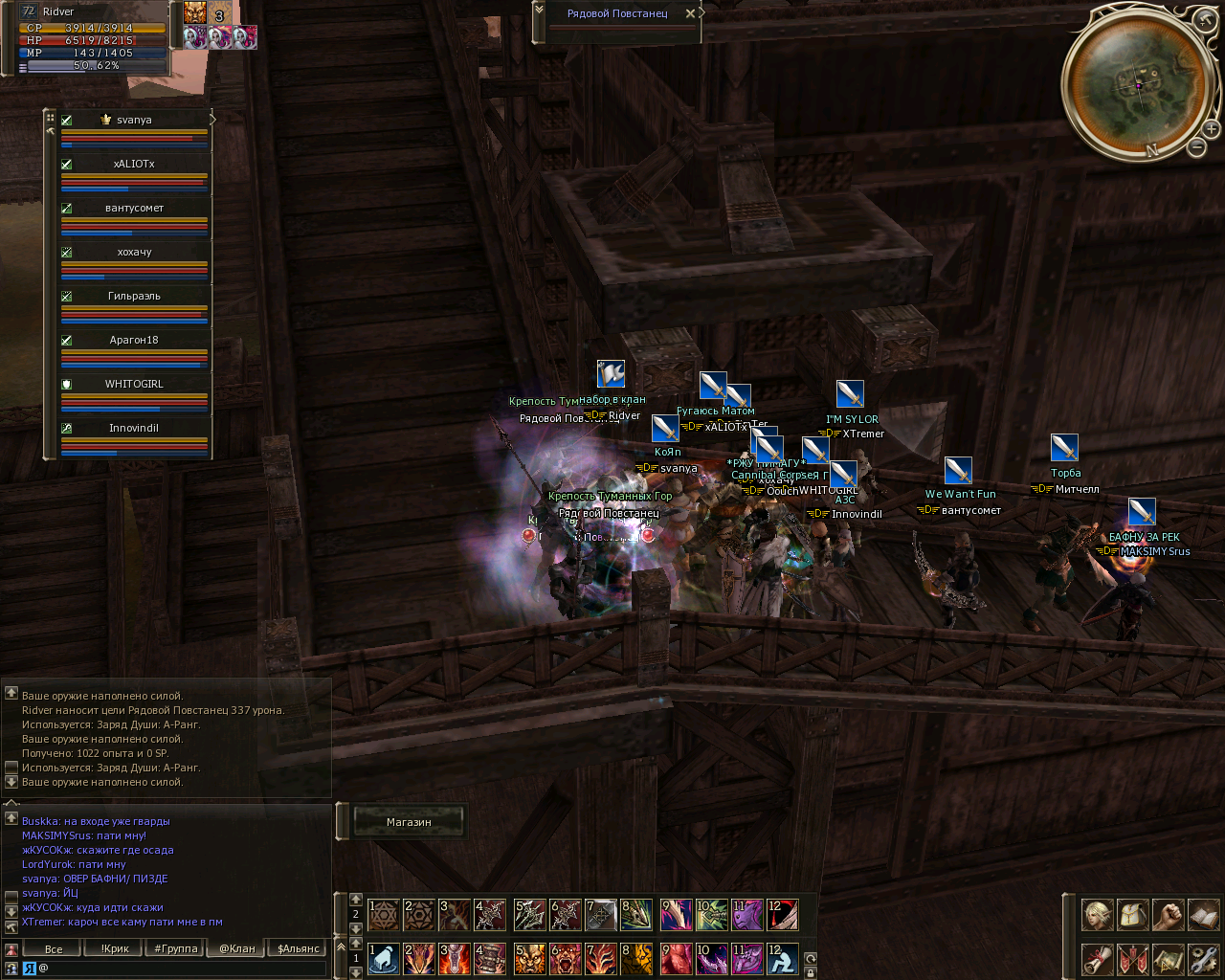Open the actions fist icon
Screen dimensions: 1225x980
[1169, 914]
